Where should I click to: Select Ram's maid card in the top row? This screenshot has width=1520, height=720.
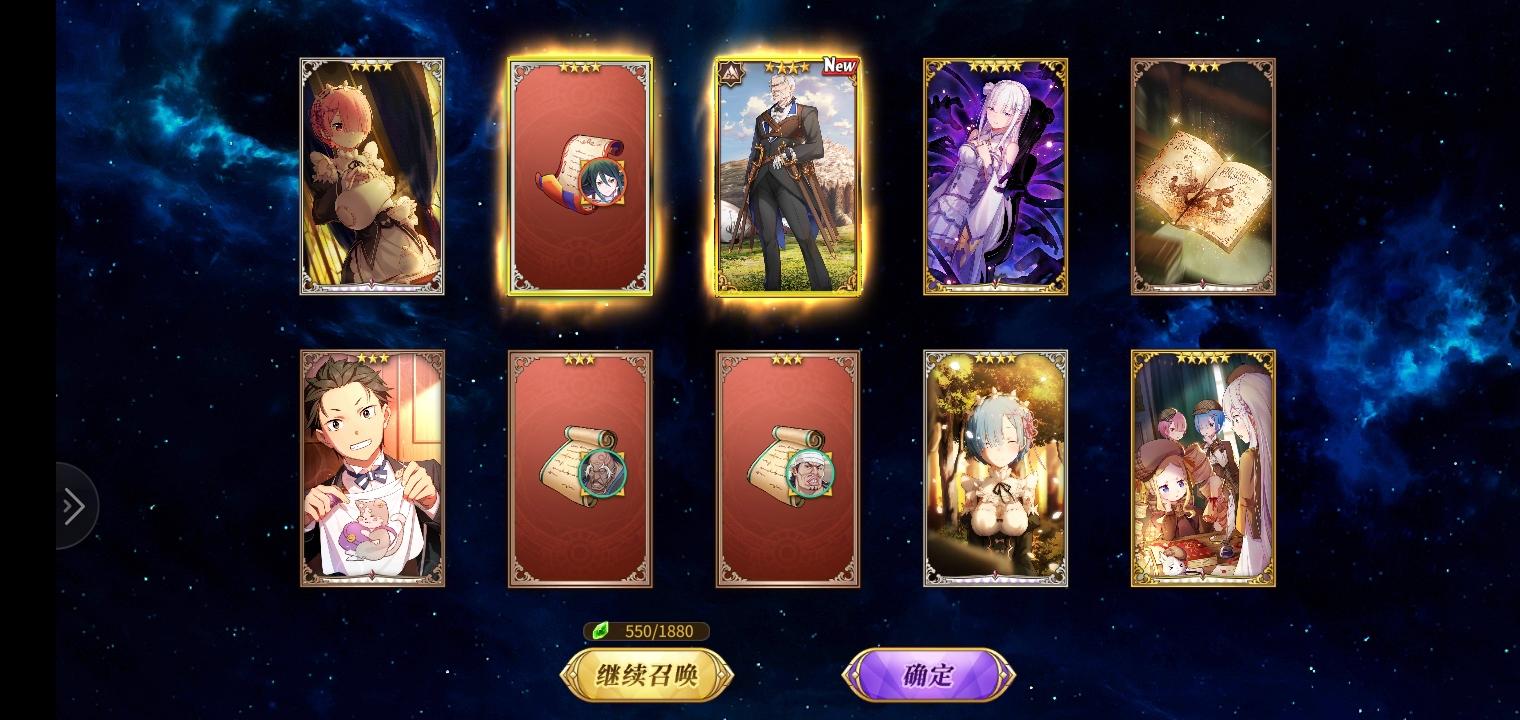[372, 177]
